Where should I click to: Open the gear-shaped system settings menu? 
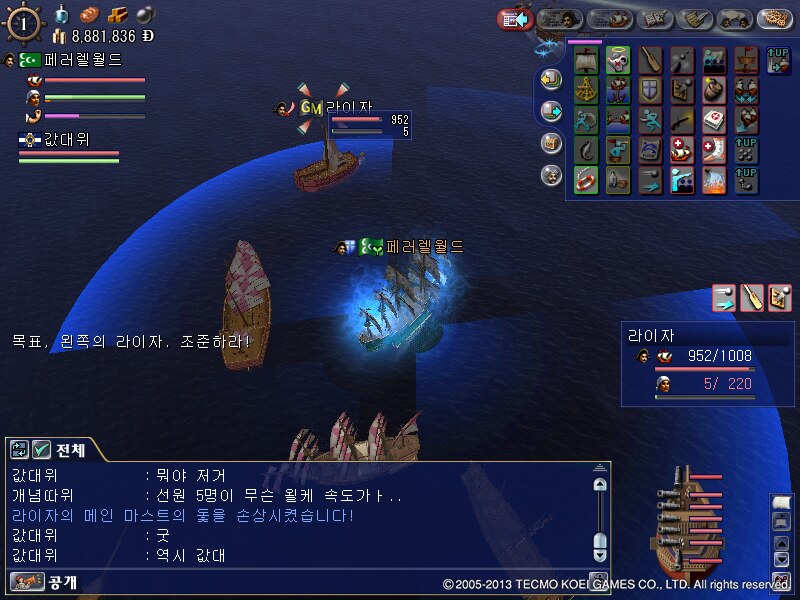[x=774, y=18]
